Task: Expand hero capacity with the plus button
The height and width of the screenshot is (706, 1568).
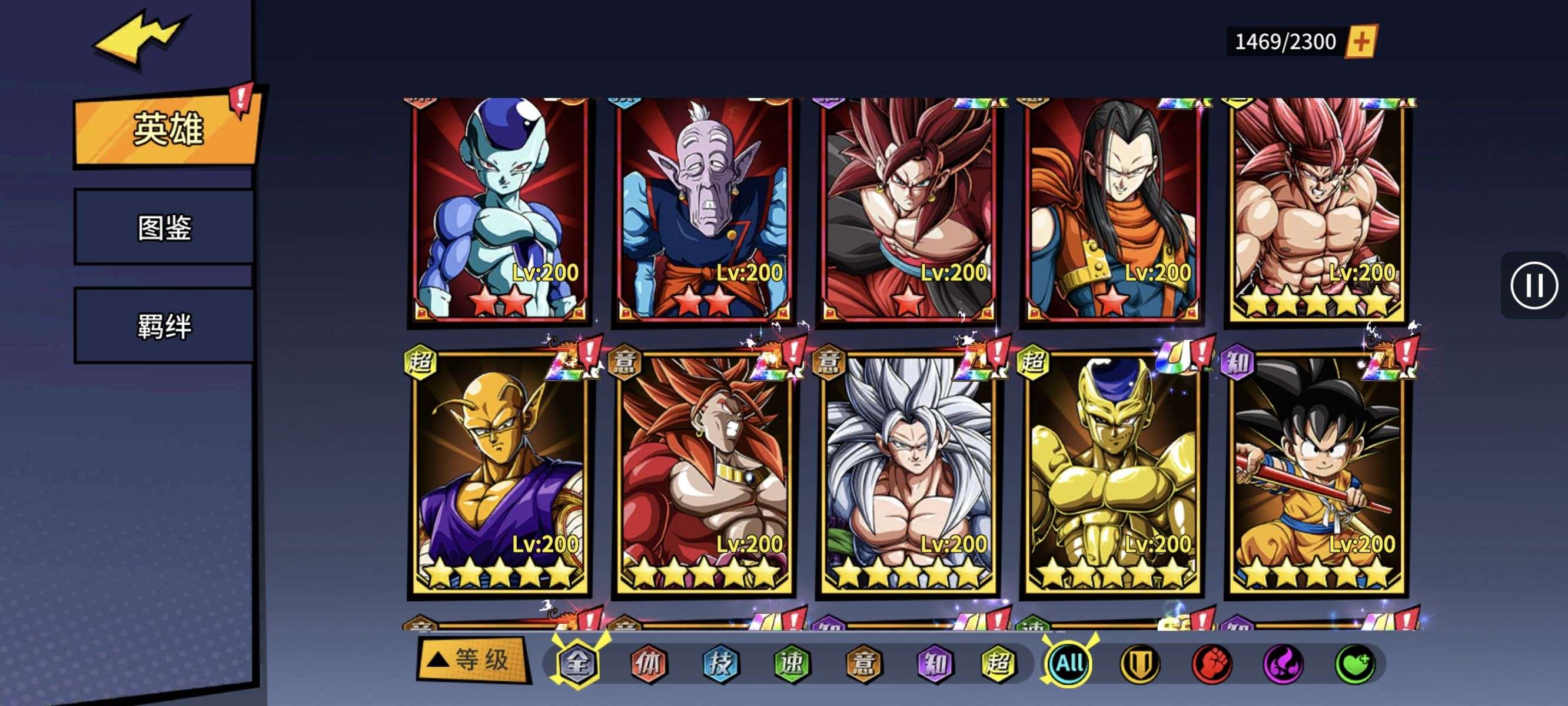Action: (x=1361, y=41)
